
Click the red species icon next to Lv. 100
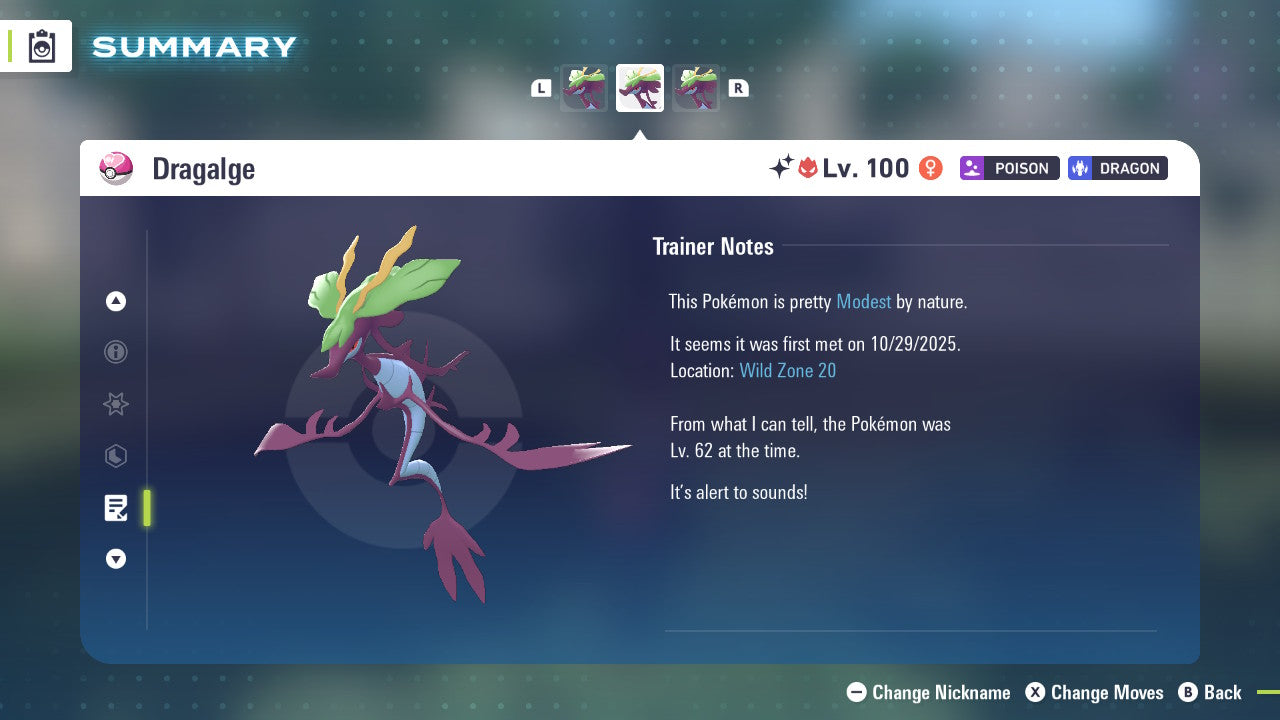click(809, 168)
